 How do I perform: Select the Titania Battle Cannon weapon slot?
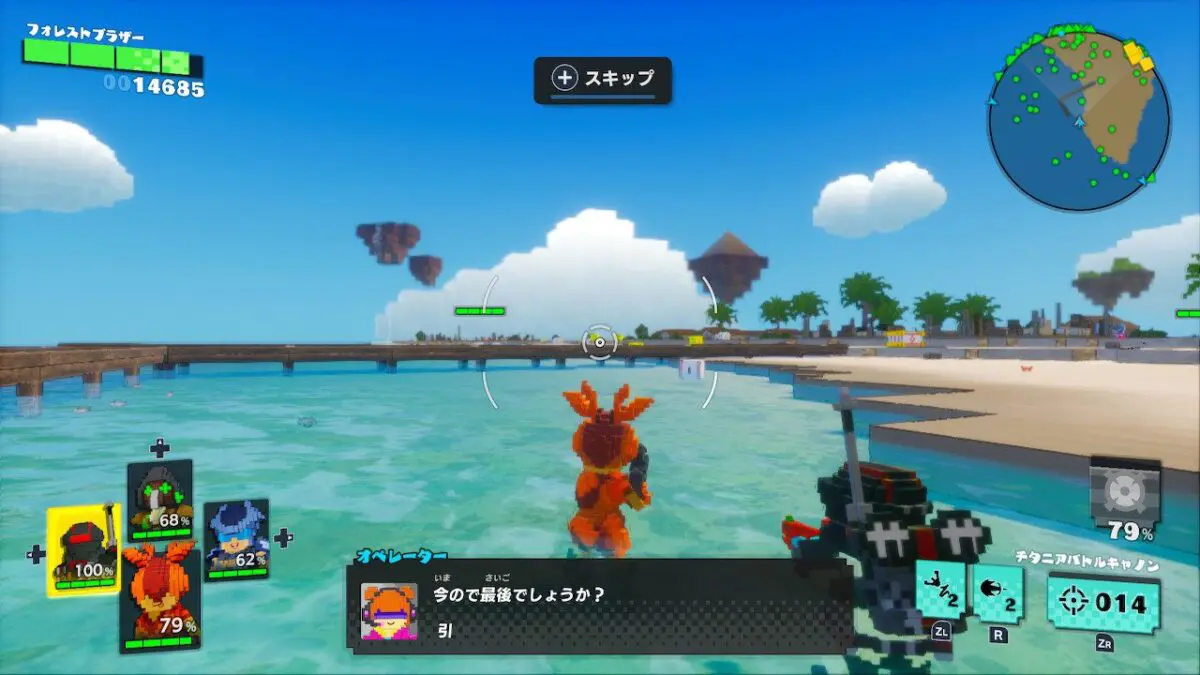coord(1104,603)
